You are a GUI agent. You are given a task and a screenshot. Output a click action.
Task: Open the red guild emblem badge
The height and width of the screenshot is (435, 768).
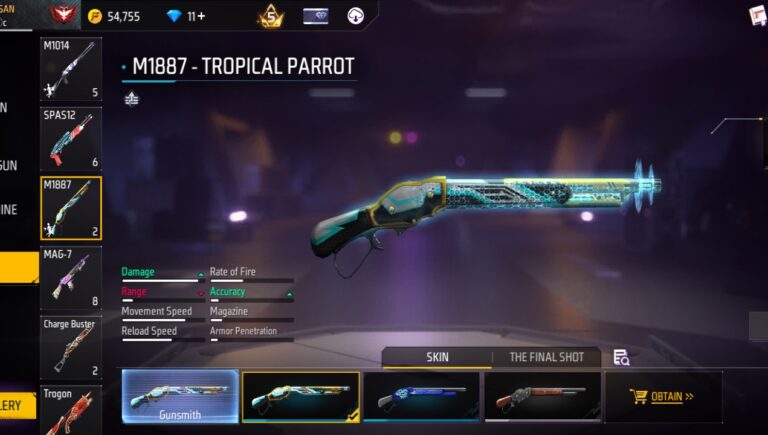(x=62, y=14)
